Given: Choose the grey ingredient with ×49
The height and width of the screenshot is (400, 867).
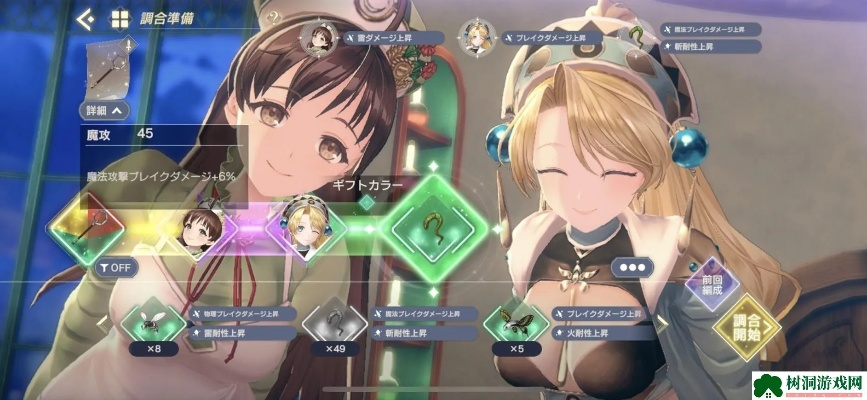Looking at the screenshot, I should tap(335, 324).
